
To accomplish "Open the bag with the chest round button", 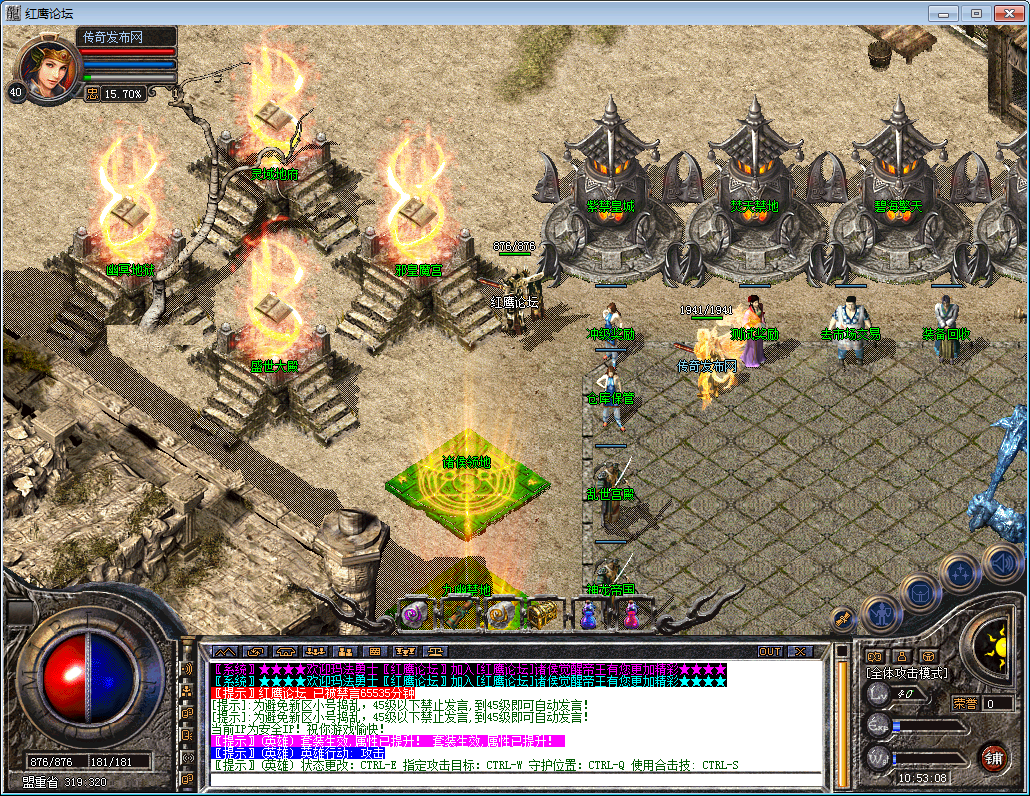I will click(x=920, y=592).
